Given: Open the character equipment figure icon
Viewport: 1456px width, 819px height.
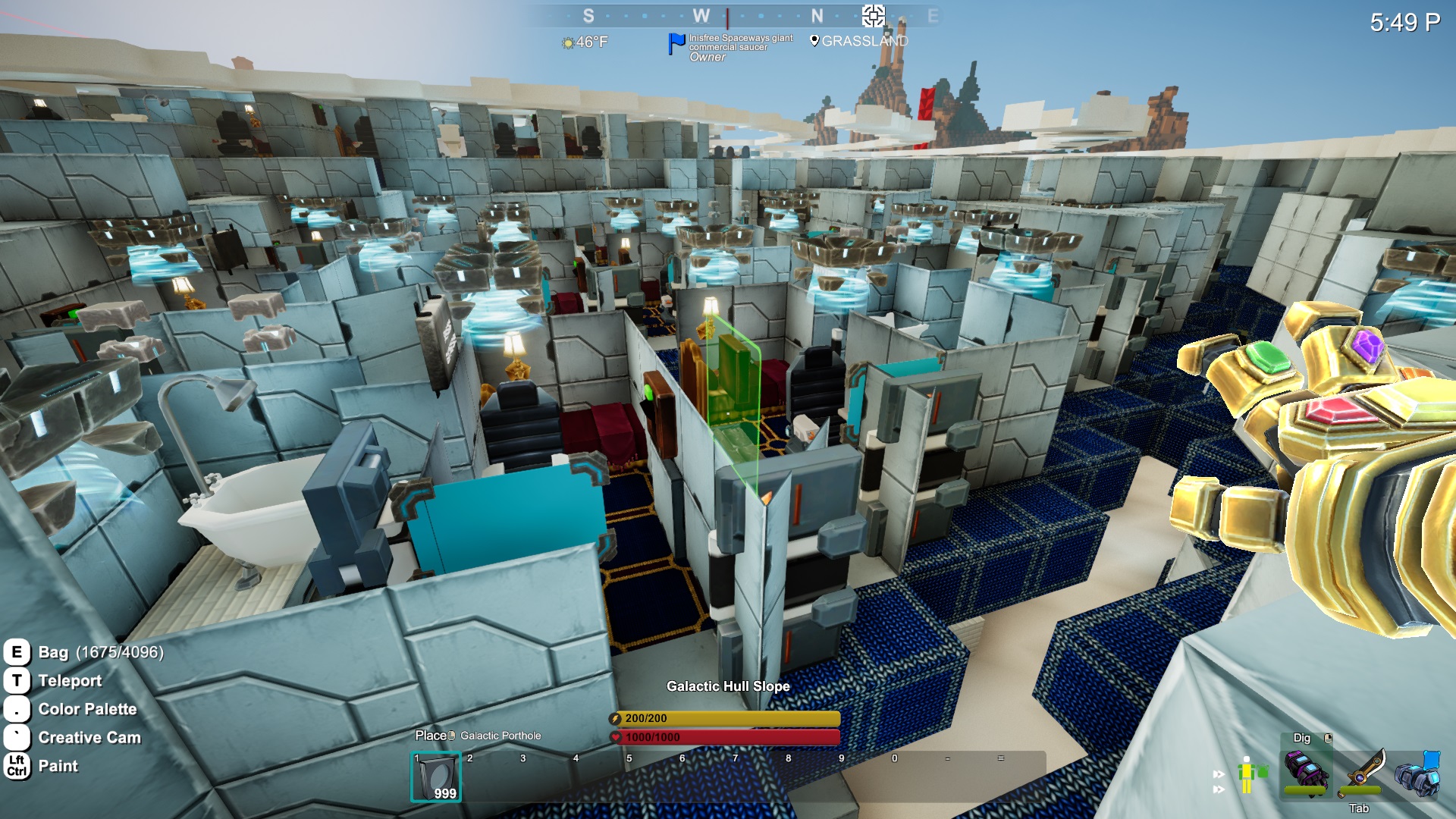Looking at the screenshot, I should [1247, 775].
